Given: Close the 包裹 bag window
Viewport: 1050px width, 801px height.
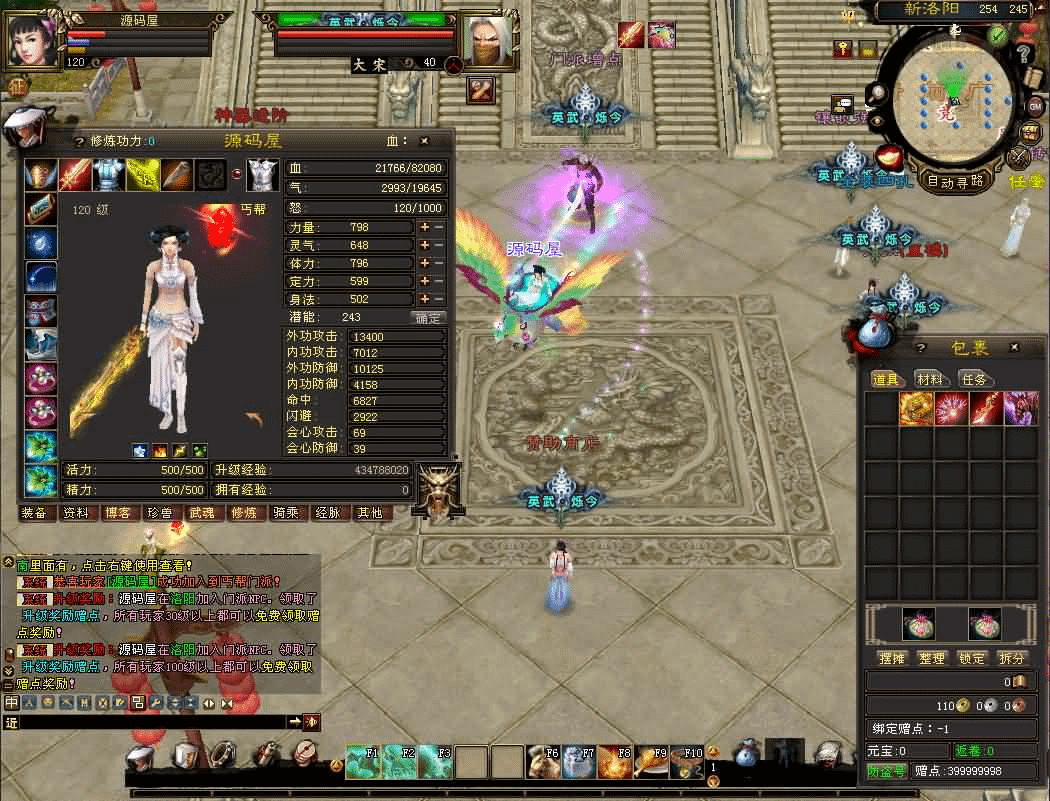Looking at the screenshot, I should point(1015,348).
